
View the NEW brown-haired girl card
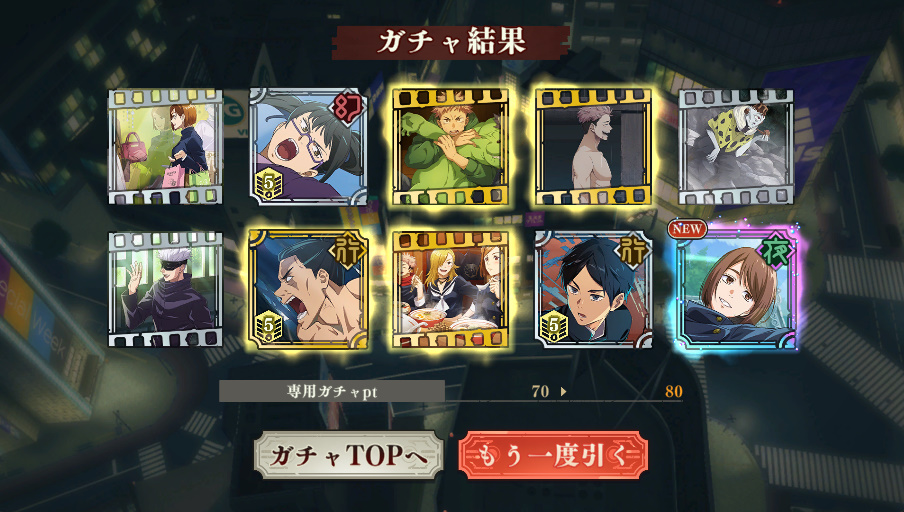[x=737, y=289]
